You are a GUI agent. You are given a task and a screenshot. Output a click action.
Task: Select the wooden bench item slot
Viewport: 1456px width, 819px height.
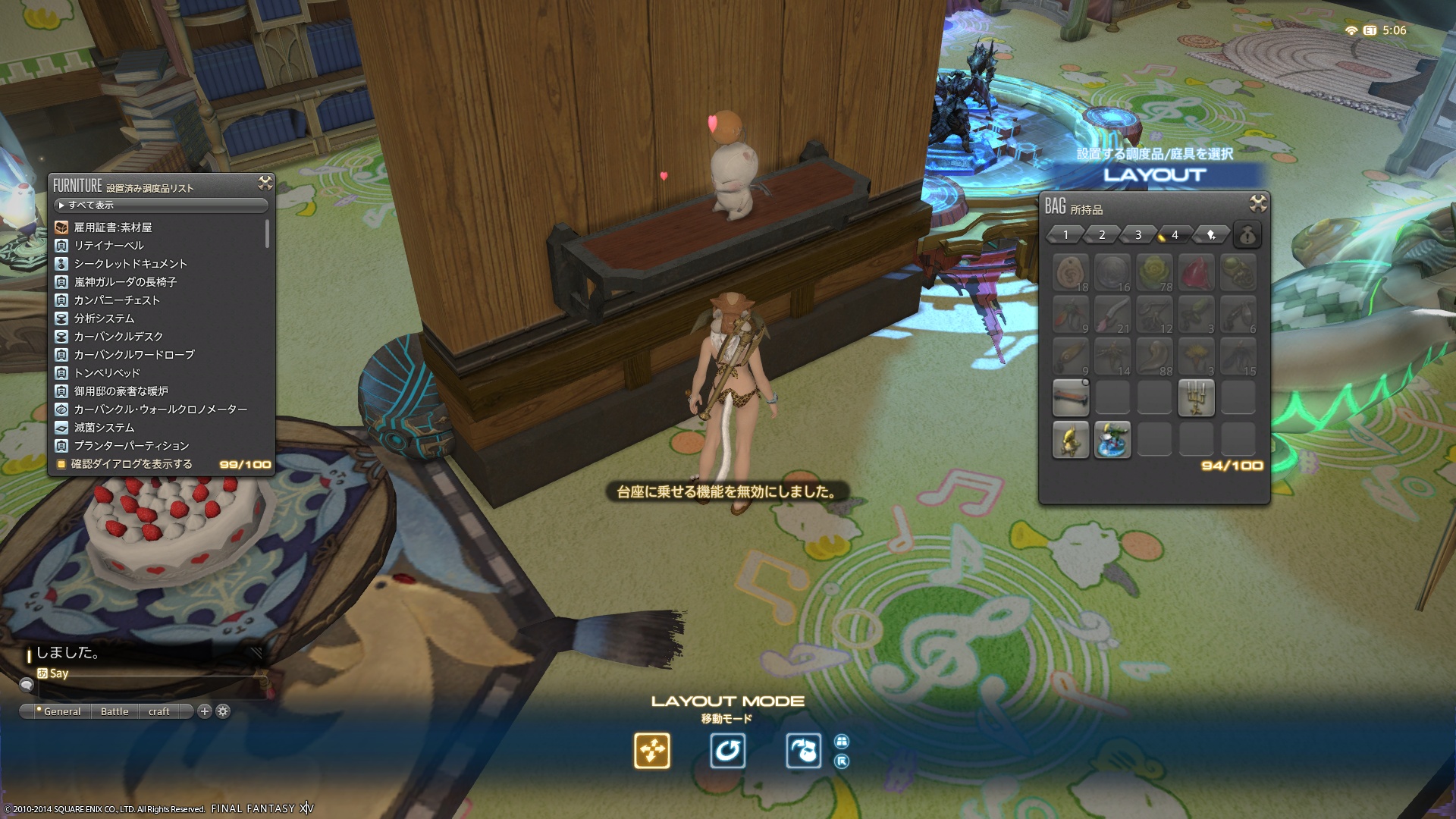coord(1071,398)
